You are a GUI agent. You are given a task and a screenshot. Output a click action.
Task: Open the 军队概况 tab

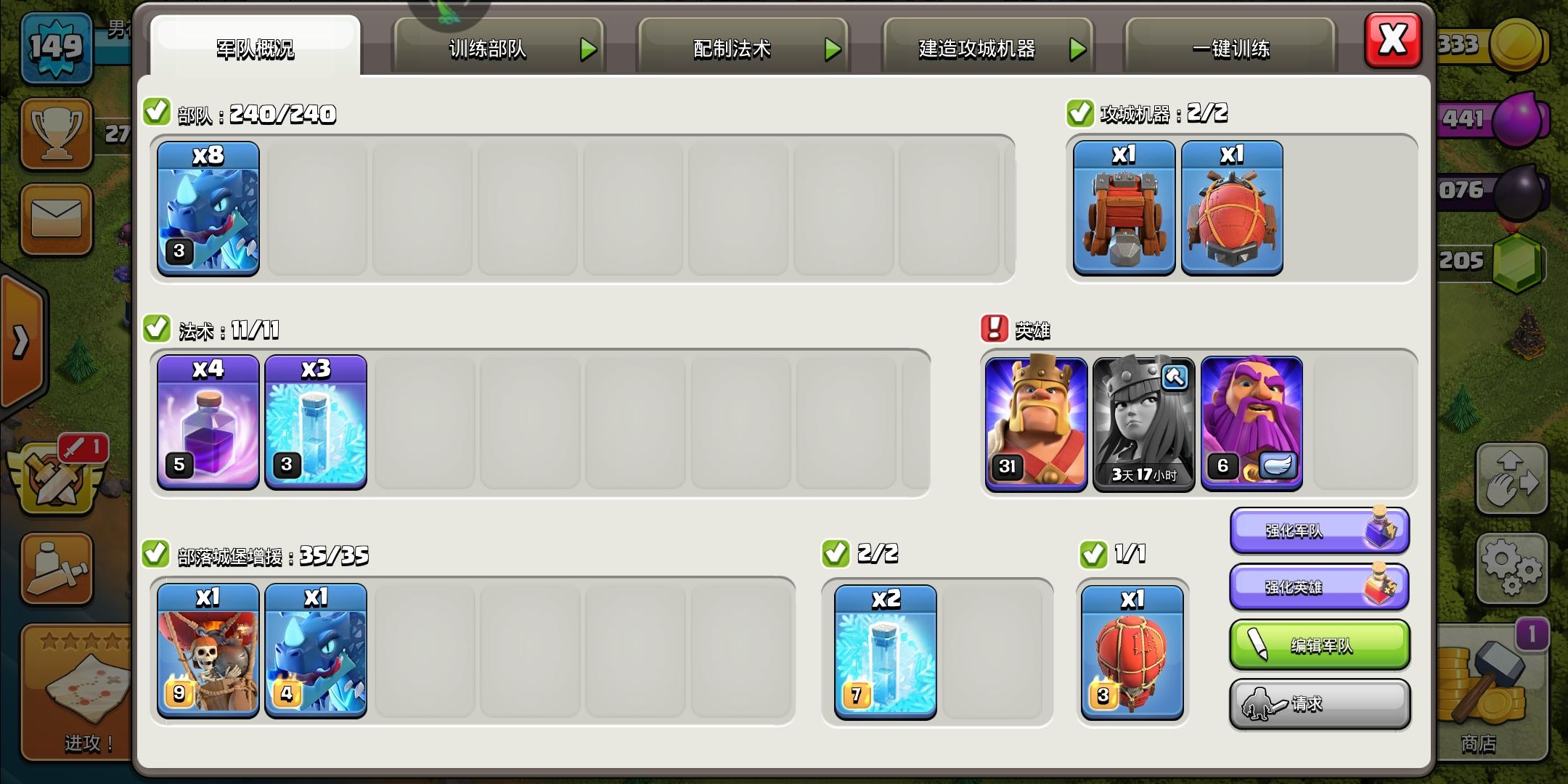click(x=253, y=48)
